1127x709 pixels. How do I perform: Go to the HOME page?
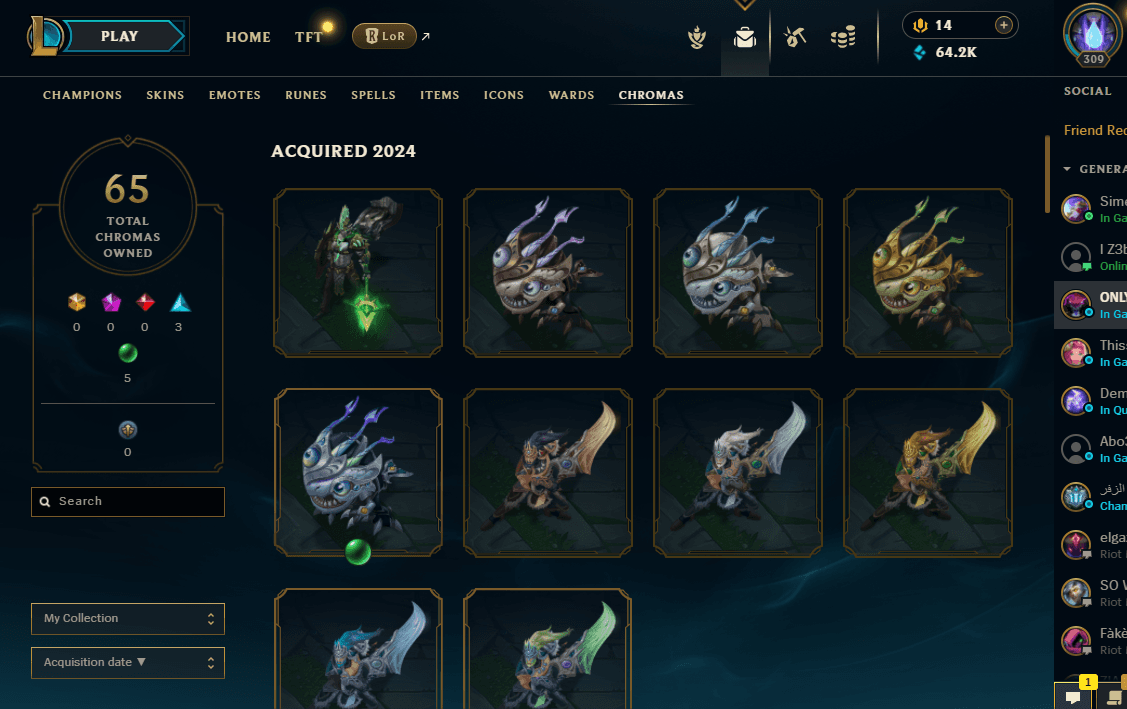[248, 37]
